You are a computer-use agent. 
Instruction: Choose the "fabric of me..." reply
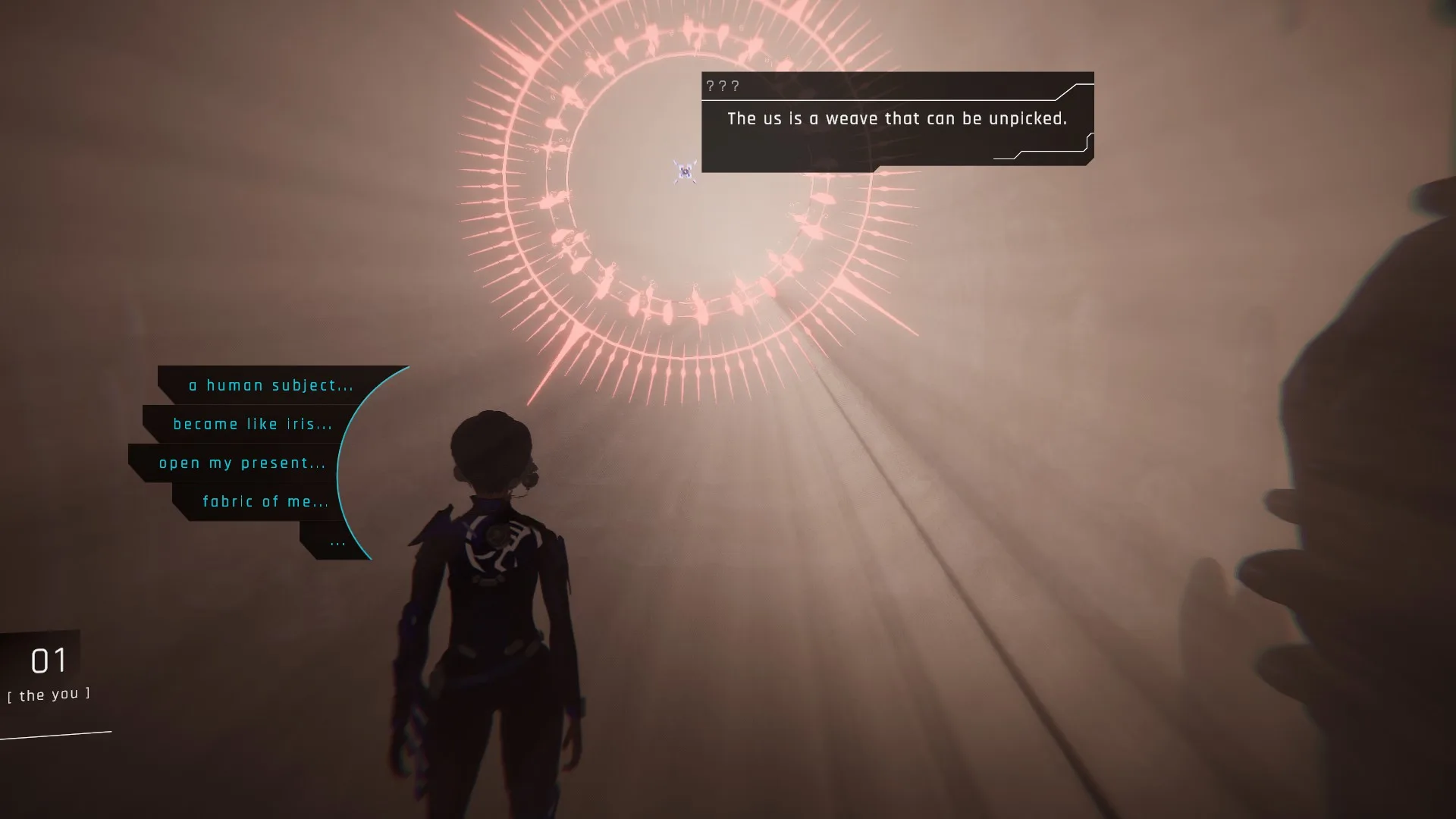(x=265, y=501)
